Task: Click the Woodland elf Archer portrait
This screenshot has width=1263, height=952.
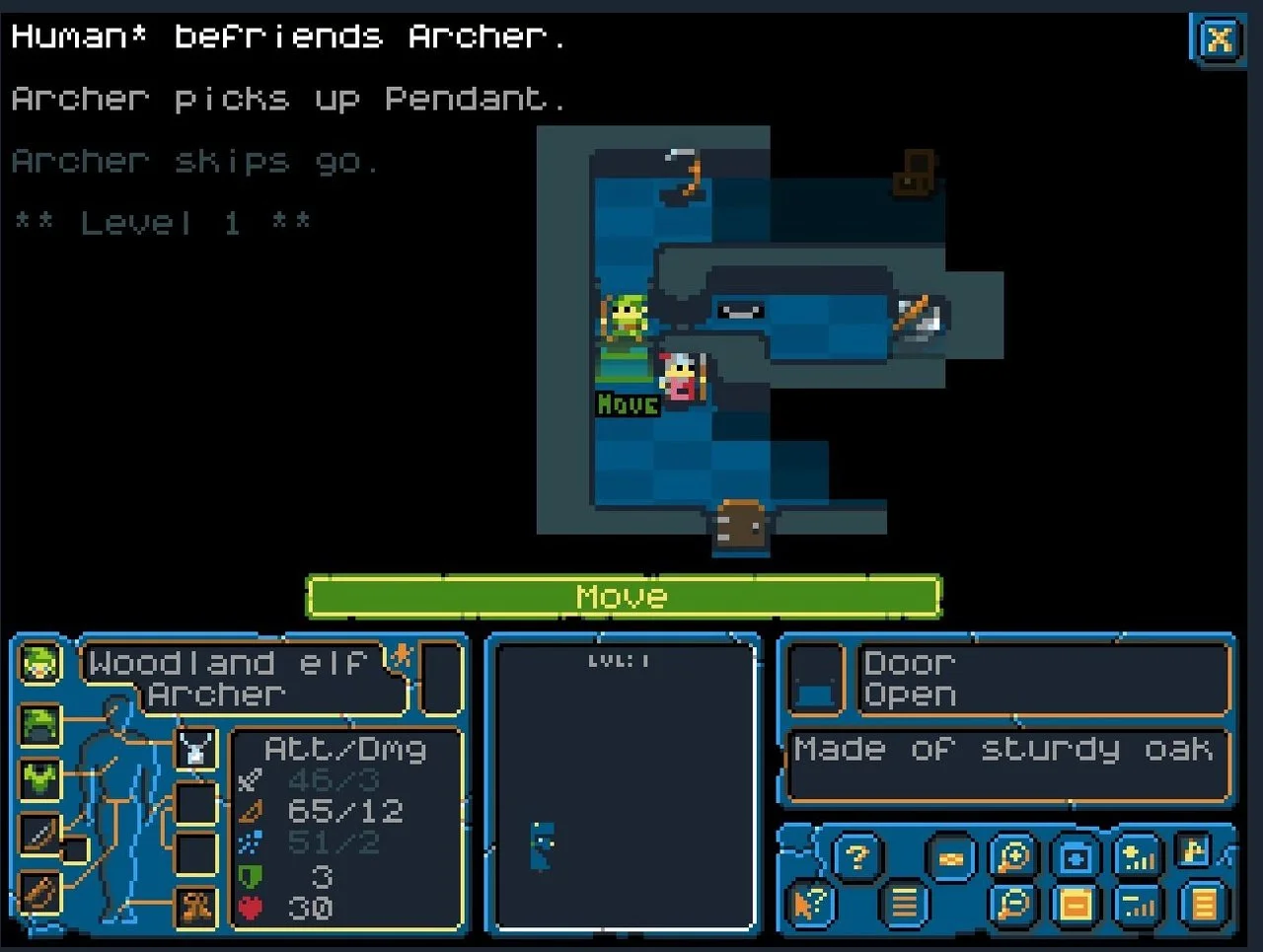Action: point(39,663)
